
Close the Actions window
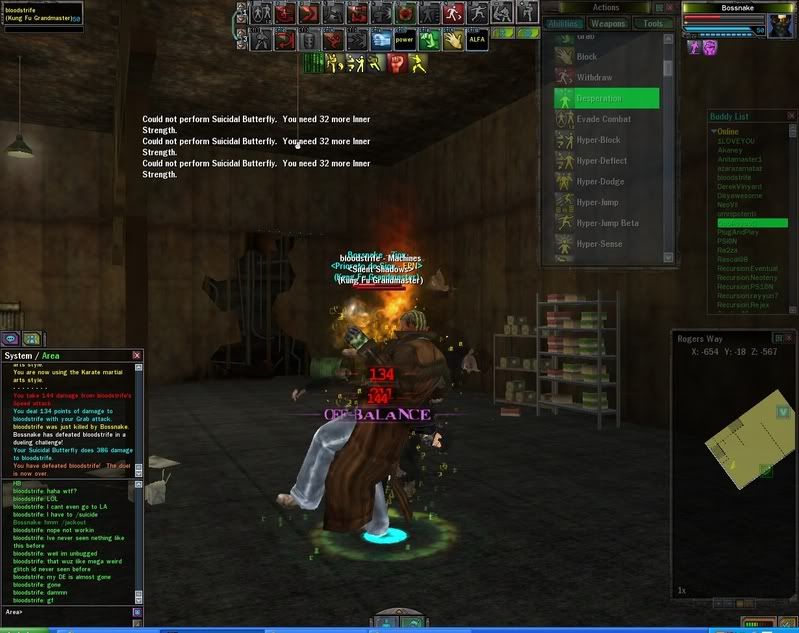coord(668,8)
